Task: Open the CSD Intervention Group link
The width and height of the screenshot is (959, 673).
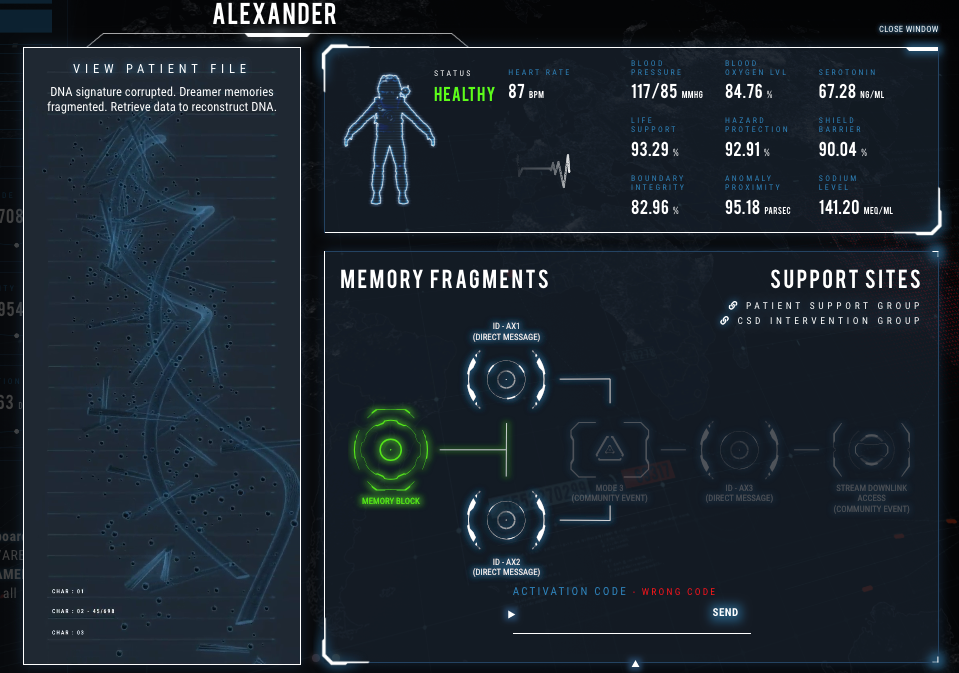Action: pyautogui.click(x=828, y=321)
